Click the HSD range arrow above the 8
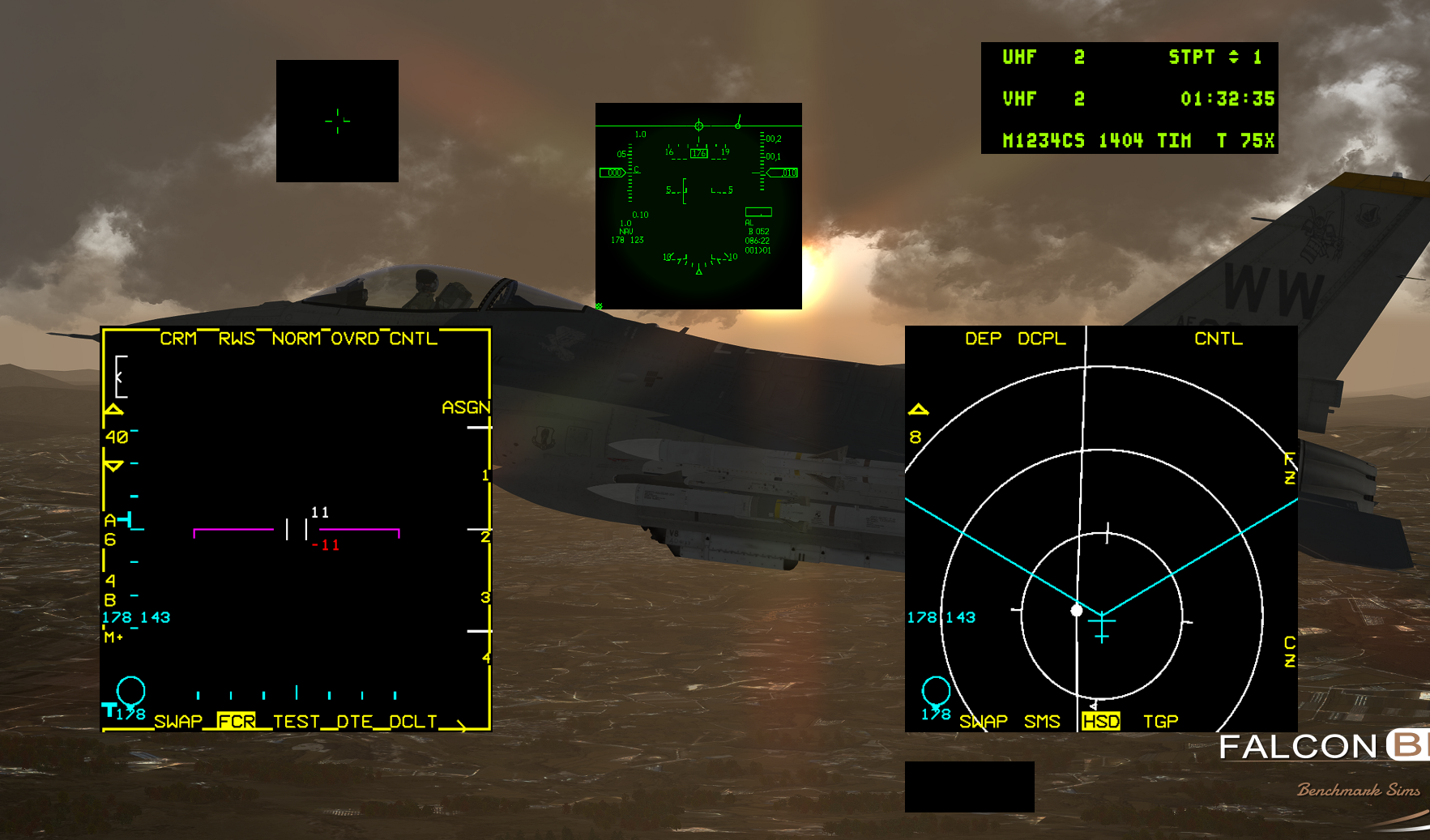The height and width of the screenshot is (840, 1430). pyautogui.click(x=919, y=409)
